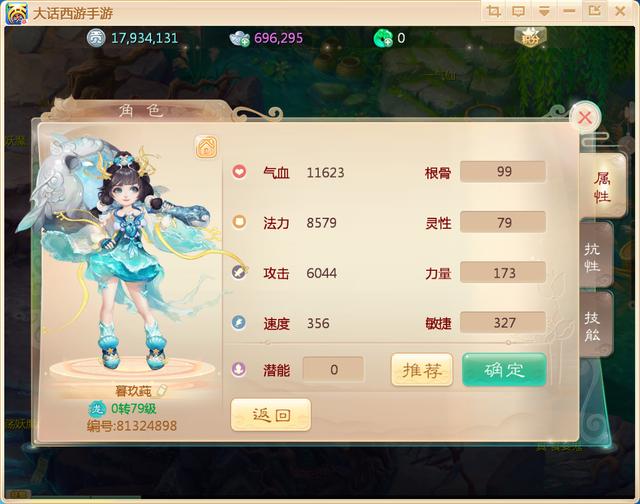The width and height of the screenshot is (640, 504).
Task: Select the 力量 value field
Action: pos(503,272)
